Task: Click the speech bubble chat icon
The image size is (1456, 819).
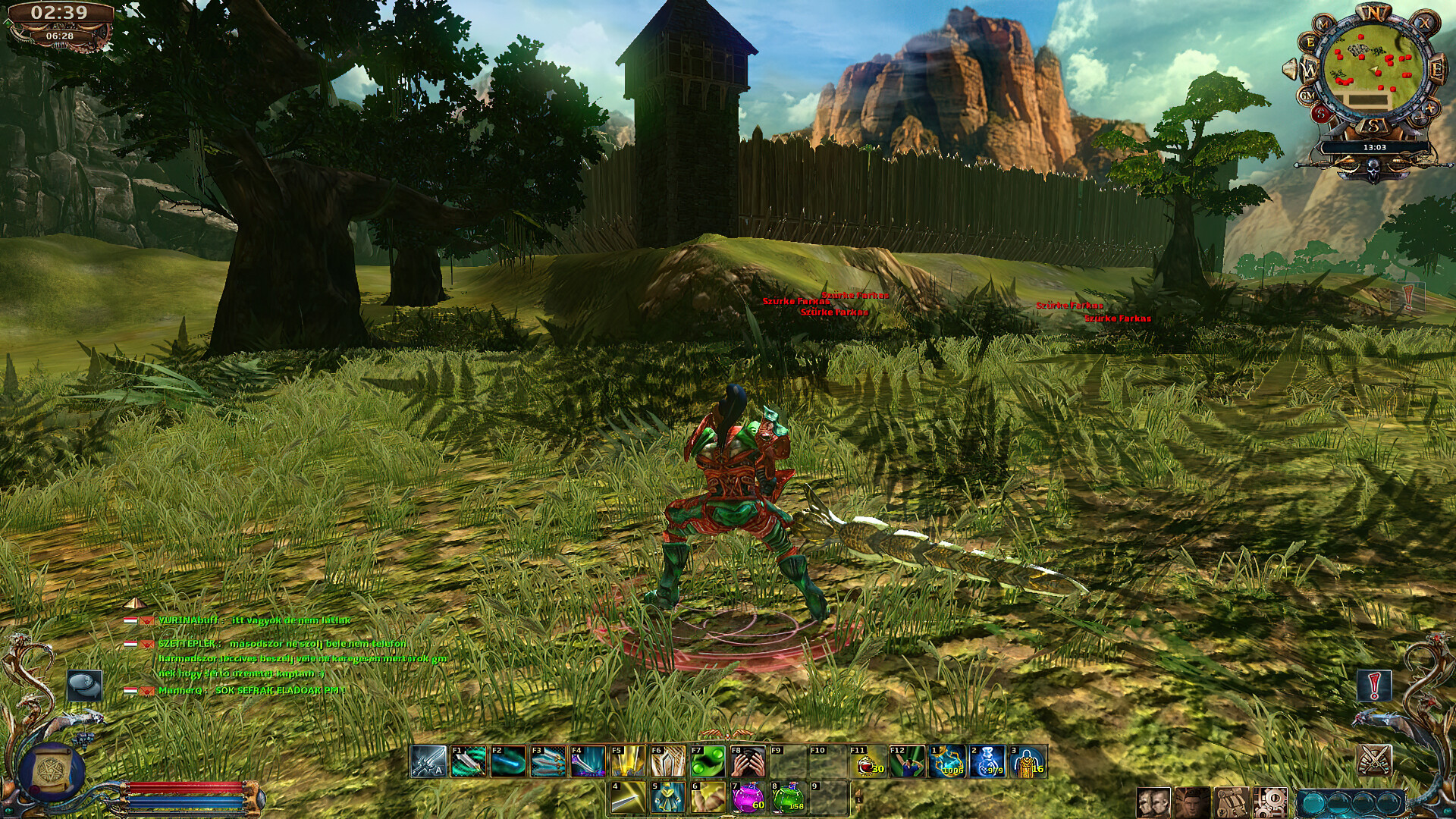Action: click(x=85, y=685)
